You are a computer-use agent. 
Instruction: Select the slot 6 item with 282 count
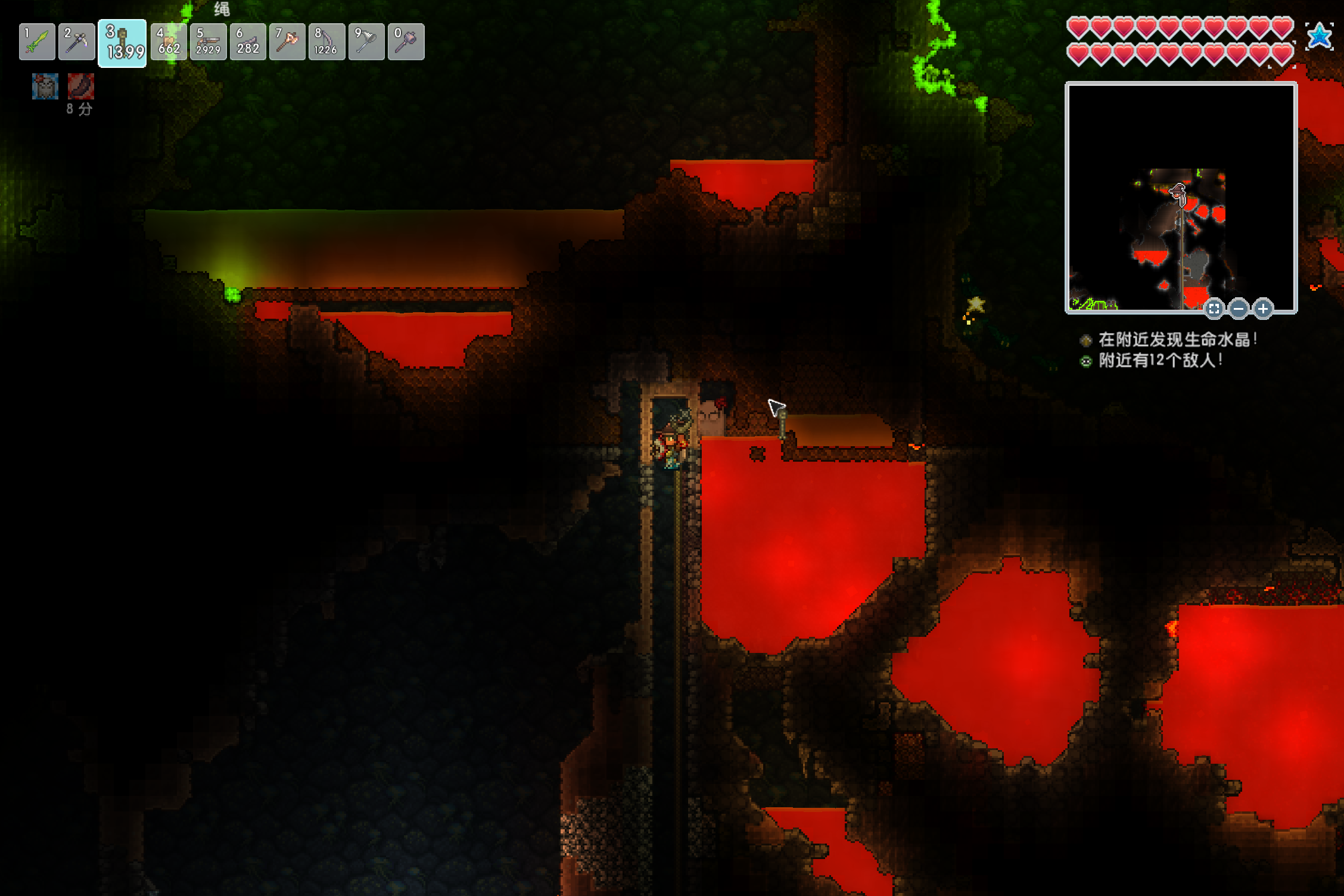(x=248, y=42)
